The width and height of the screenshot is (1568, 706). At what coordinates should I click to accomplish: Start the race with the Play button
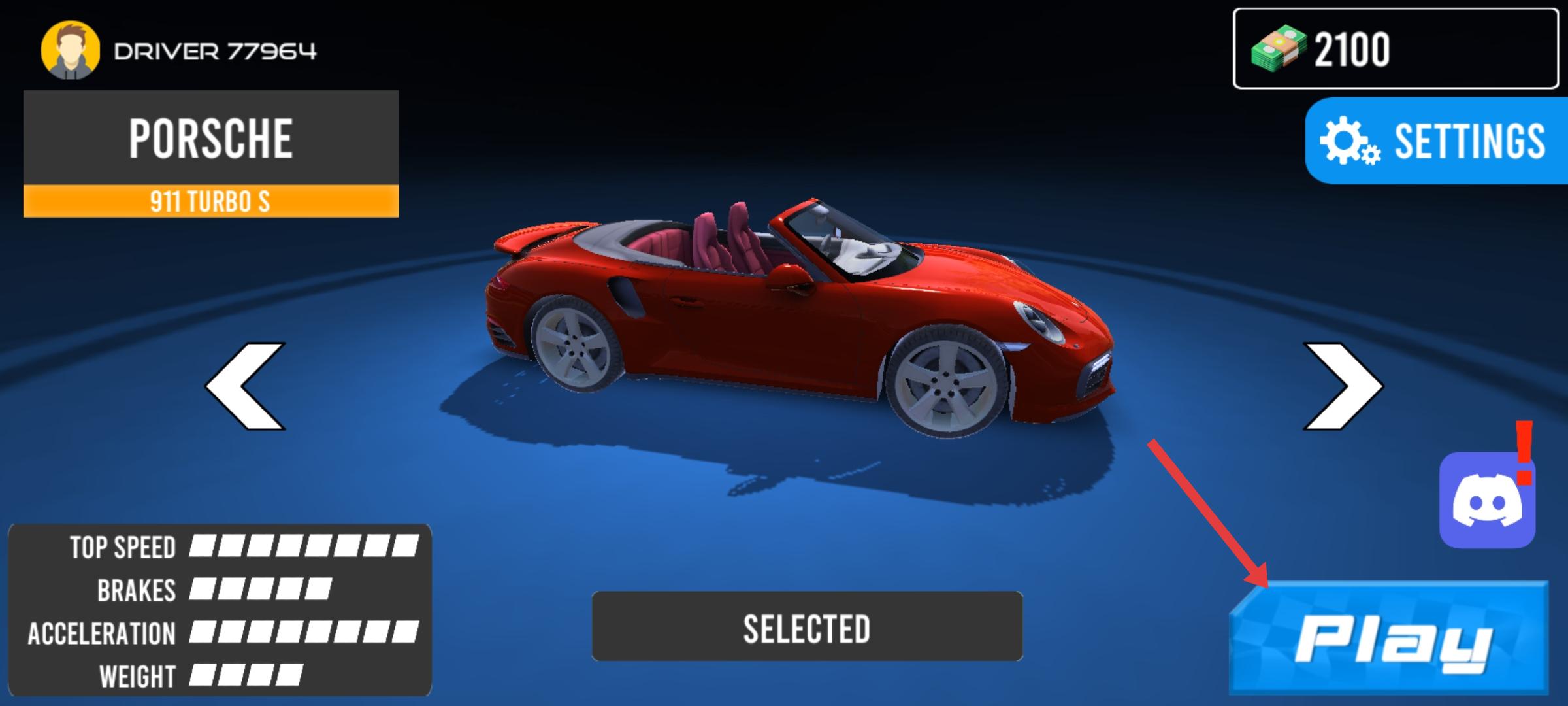[x=1390, y=639]
